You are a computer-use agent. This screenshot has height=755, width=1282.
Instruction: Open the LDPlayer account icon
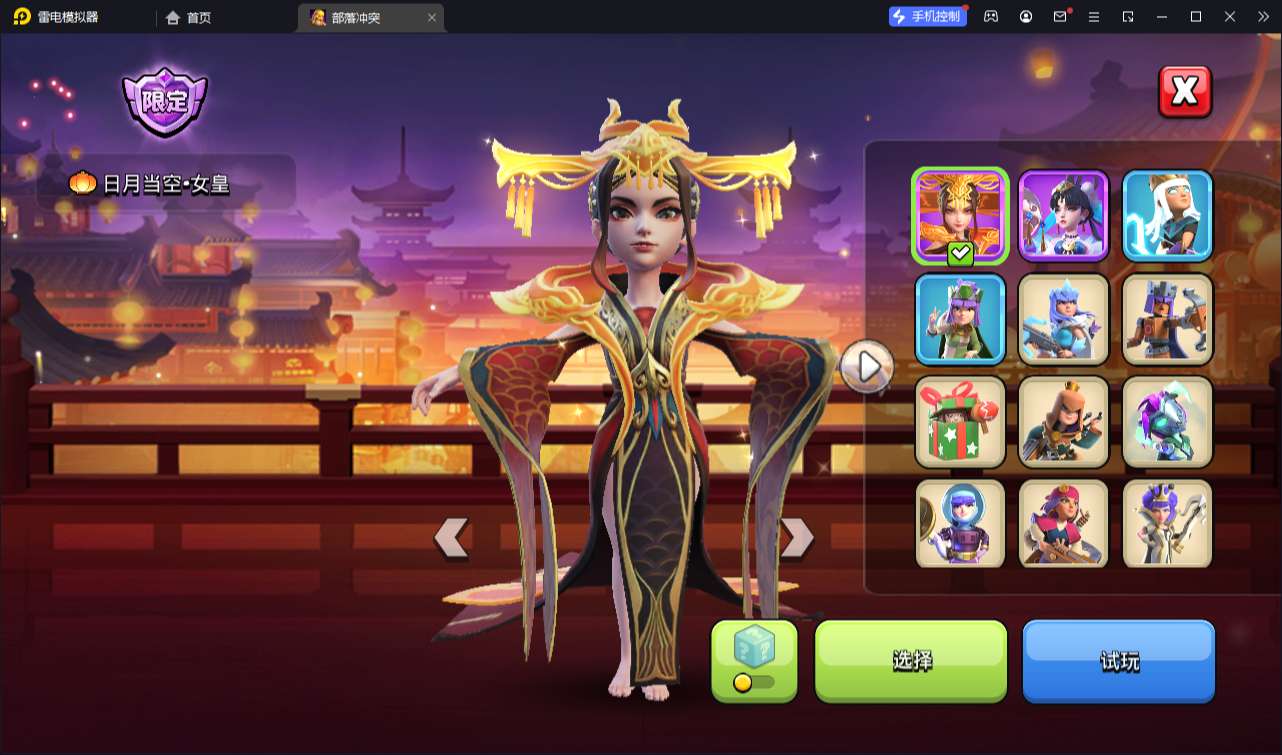pos(1025,17)
